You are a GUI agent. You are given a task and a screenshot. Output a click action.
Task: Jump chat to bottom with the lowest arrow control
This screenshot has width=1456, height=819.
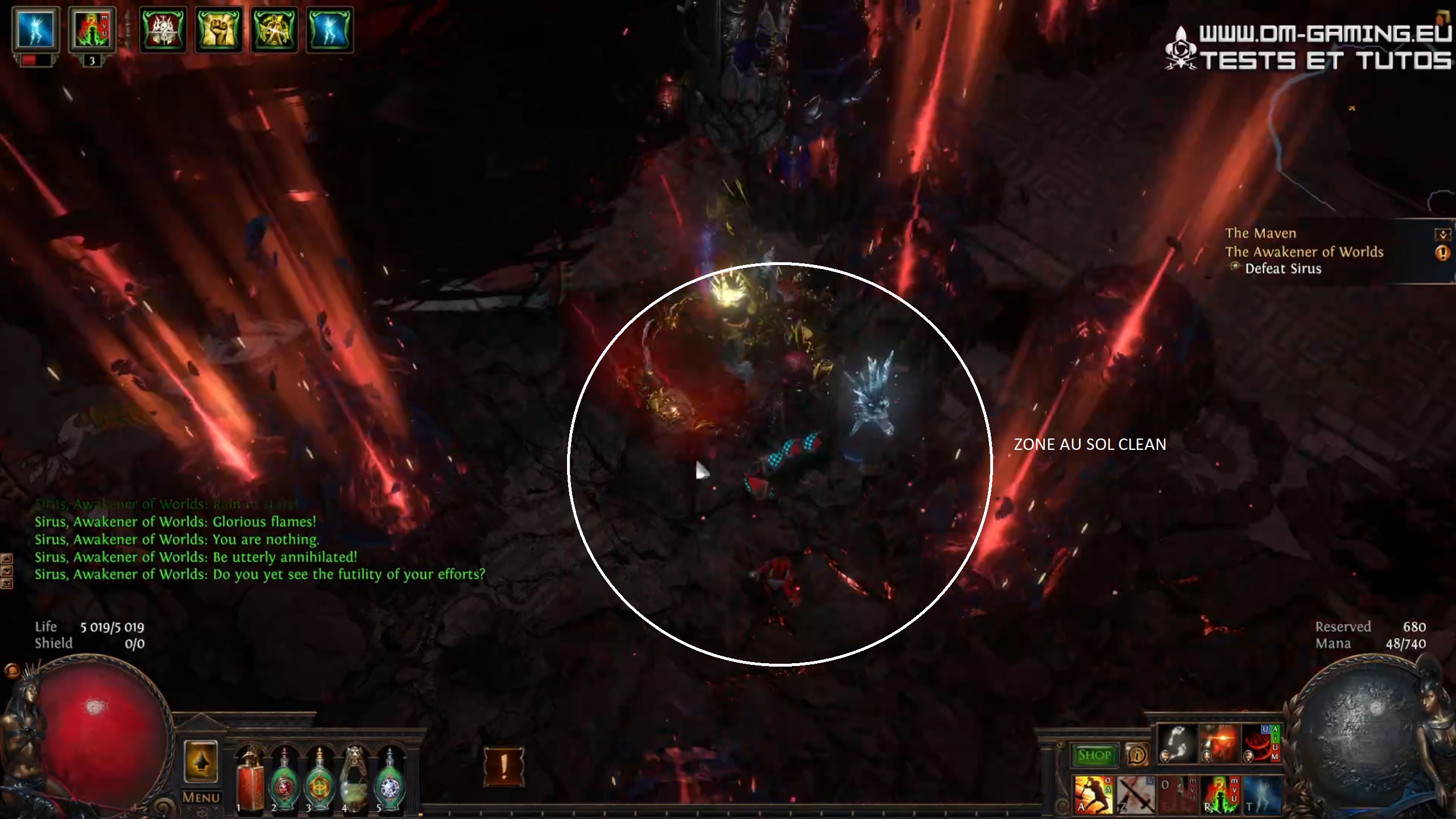point(7,584)
